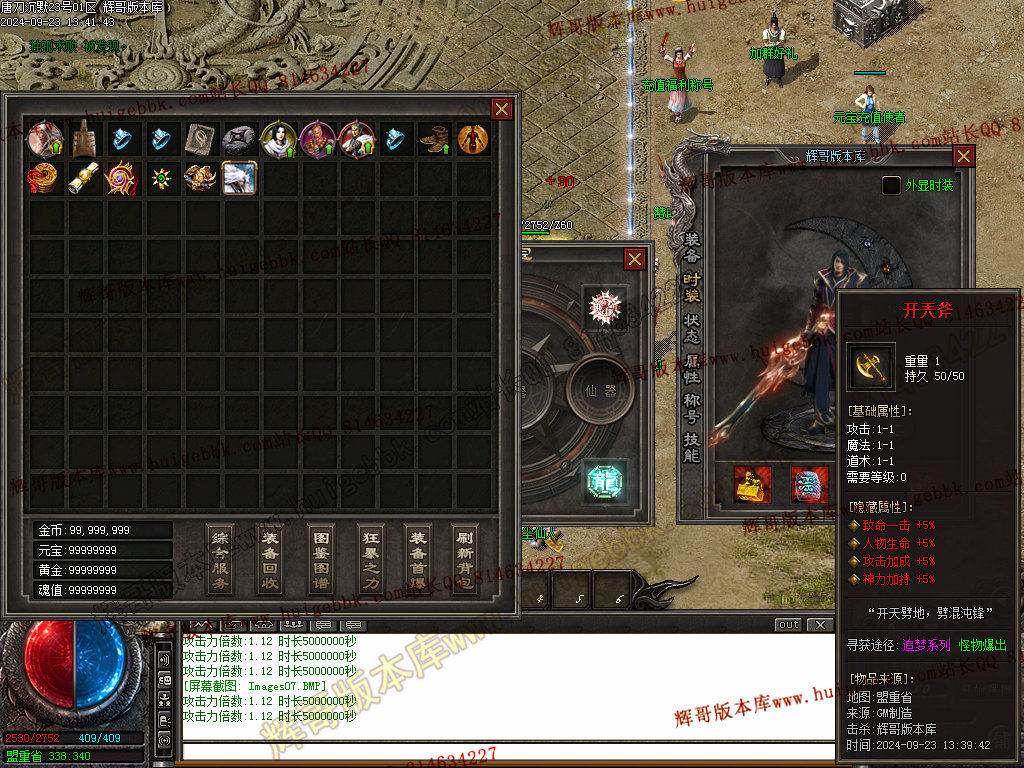Viewport: 1024px width, 768px height.
Task: Refresh the bag with 刷新背包
Action: (x=465, y=559)
